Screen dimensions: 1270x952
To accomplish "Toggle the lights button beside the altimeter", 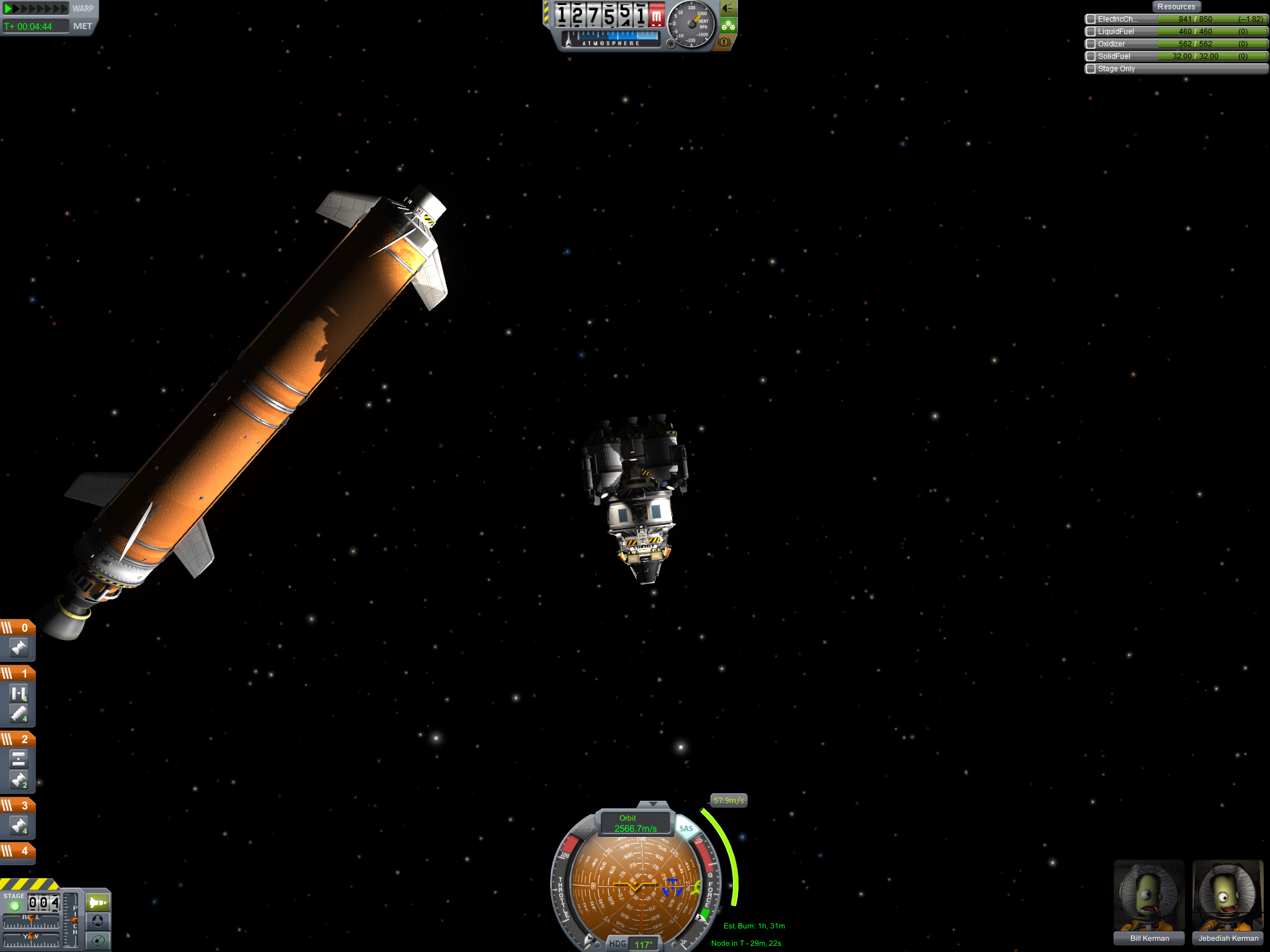I will [x=728, y=9].
